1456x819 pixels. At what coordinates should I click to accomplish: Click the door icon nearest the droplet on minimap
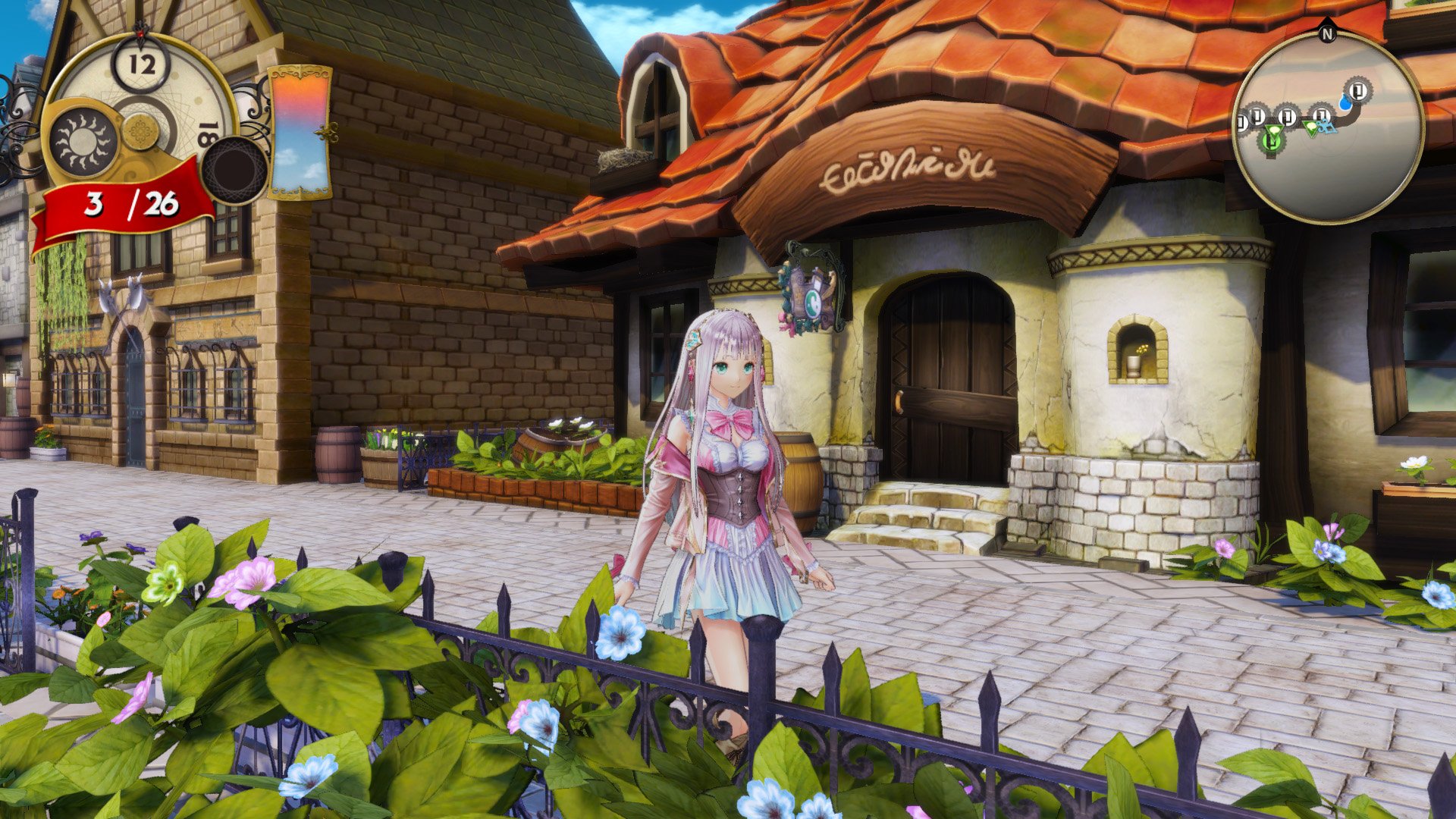(1357, 90)
